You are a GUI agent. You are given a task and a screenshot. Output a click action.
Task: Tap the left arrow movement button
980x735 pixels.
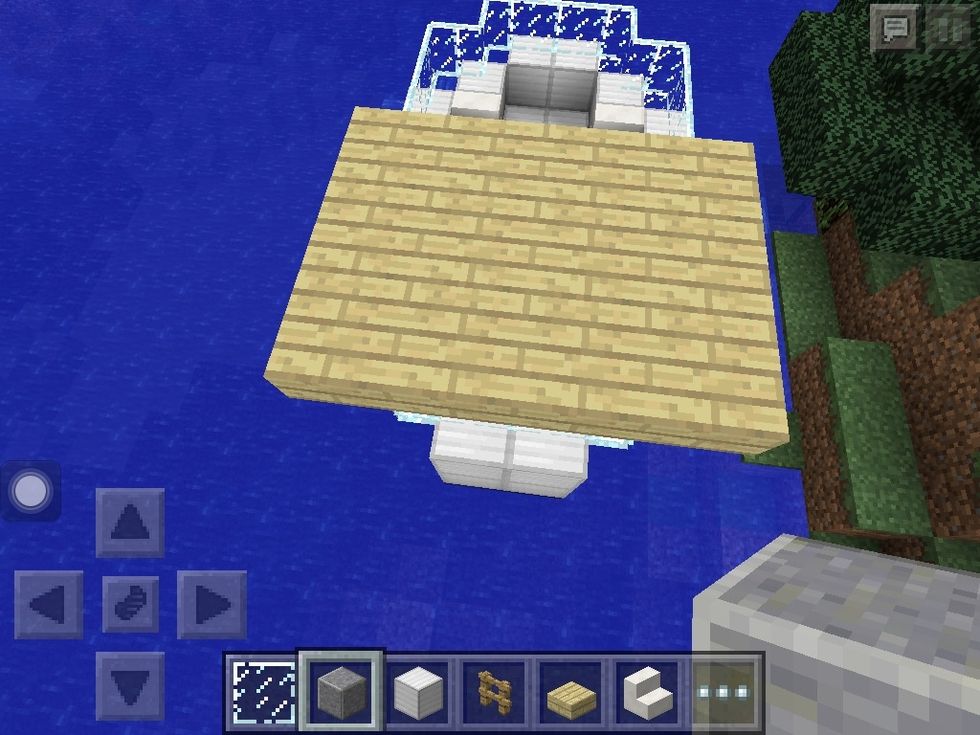(48, 605)
